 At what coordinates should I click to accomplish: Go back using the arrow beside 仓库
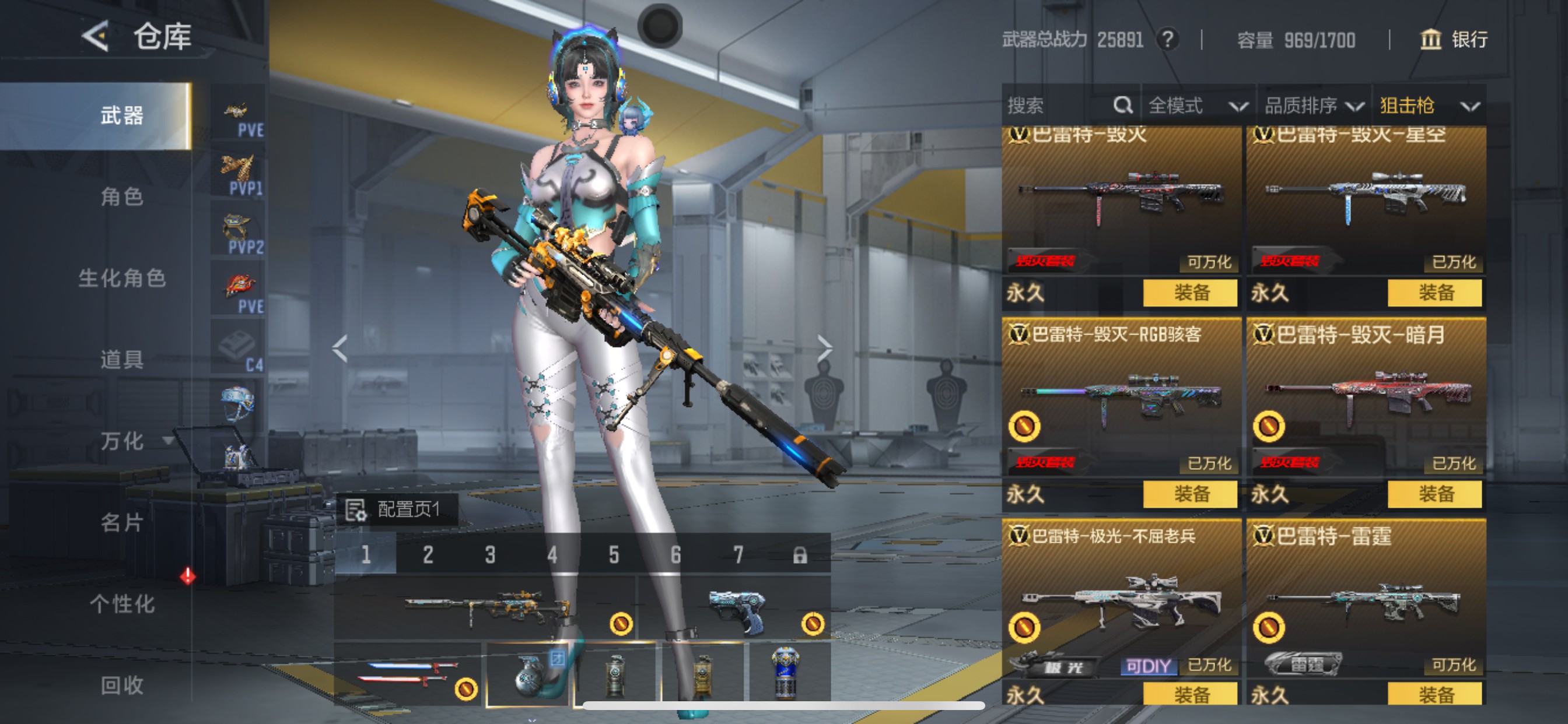click(x=96, y=37)
